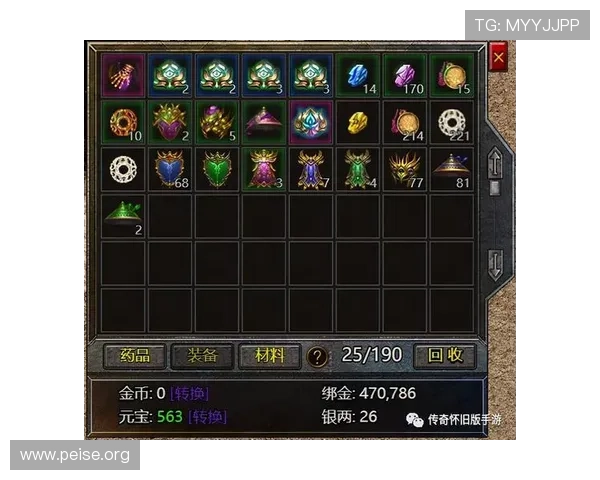Image resolution: width=600 pixels, height=480 pixels.
Task: Click the question mark help icon
Action: coord(317,356)
